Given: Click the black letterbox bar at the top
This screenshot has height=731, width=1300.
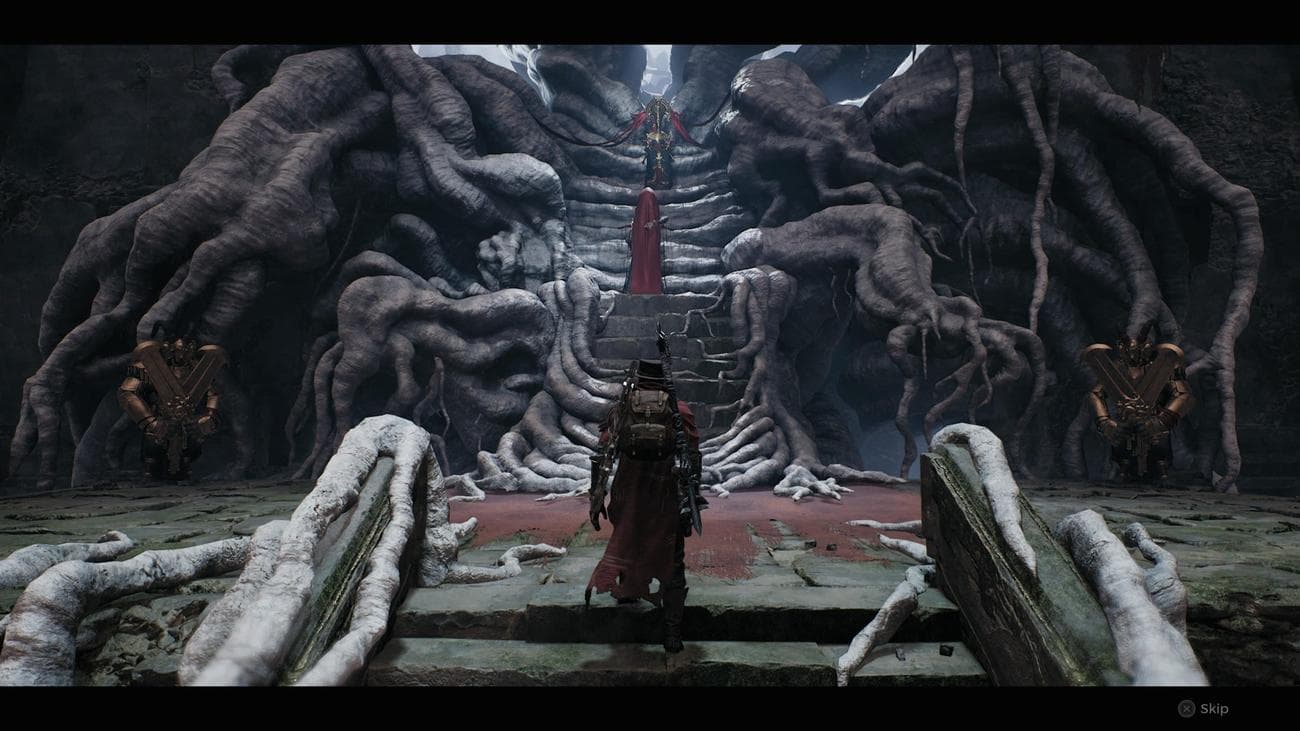Looking at the screenshot, I should pos(650,12).
